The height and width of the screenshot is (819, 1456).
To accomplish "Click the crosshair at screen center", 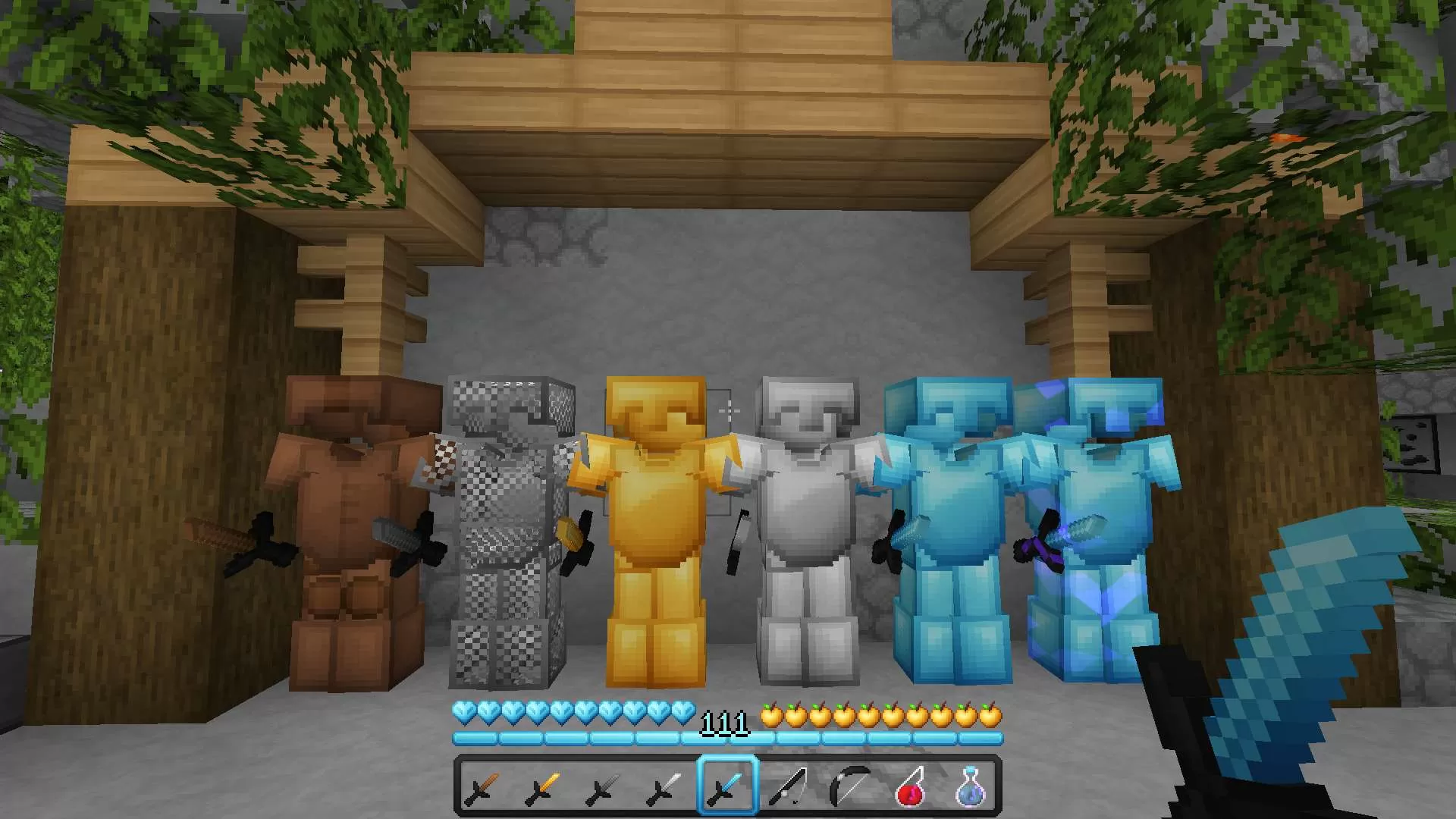I will [728, 409].
